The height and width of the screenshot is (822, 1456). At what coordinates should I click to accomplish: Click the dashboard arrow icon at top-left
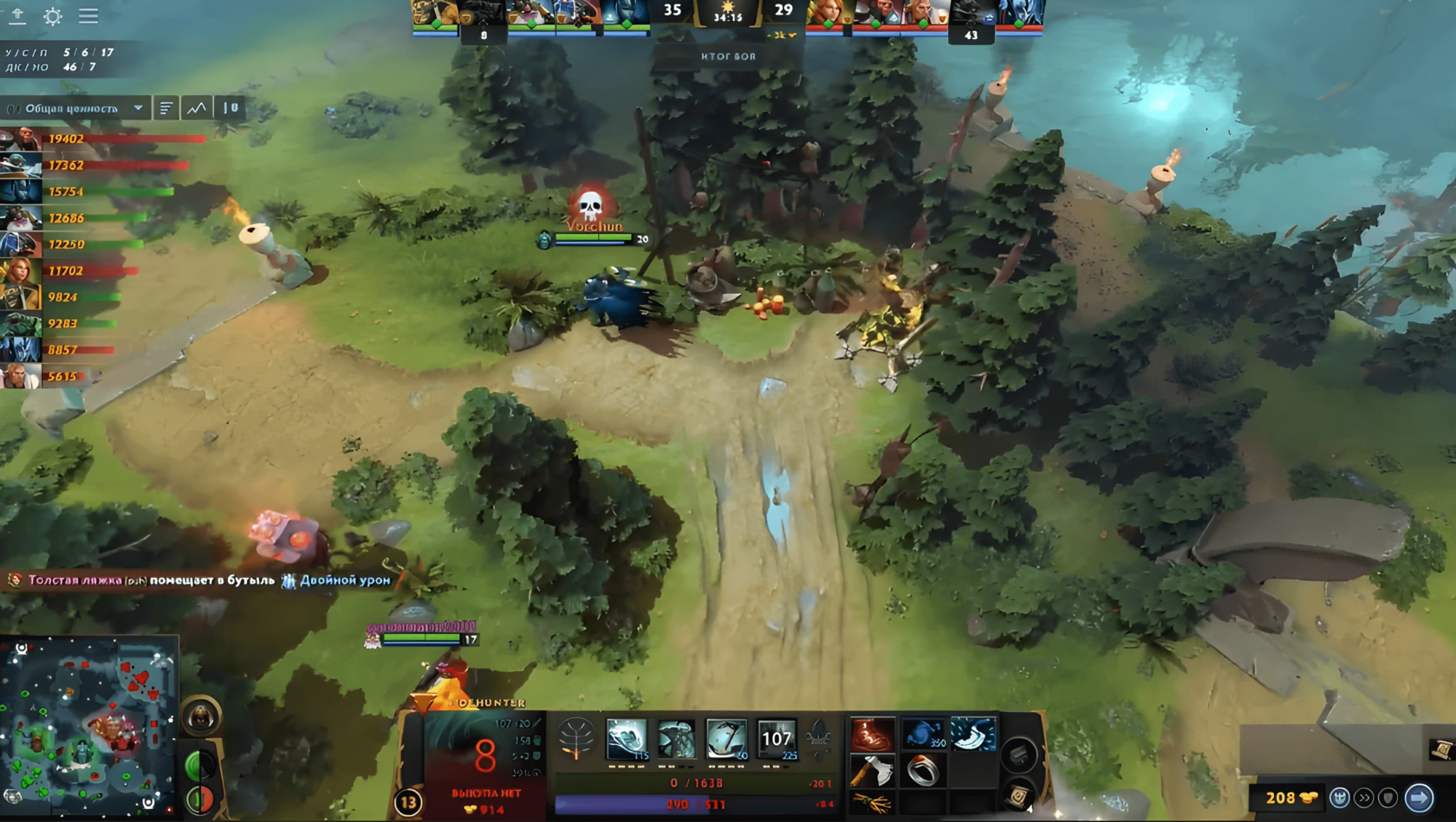(17, 16)
